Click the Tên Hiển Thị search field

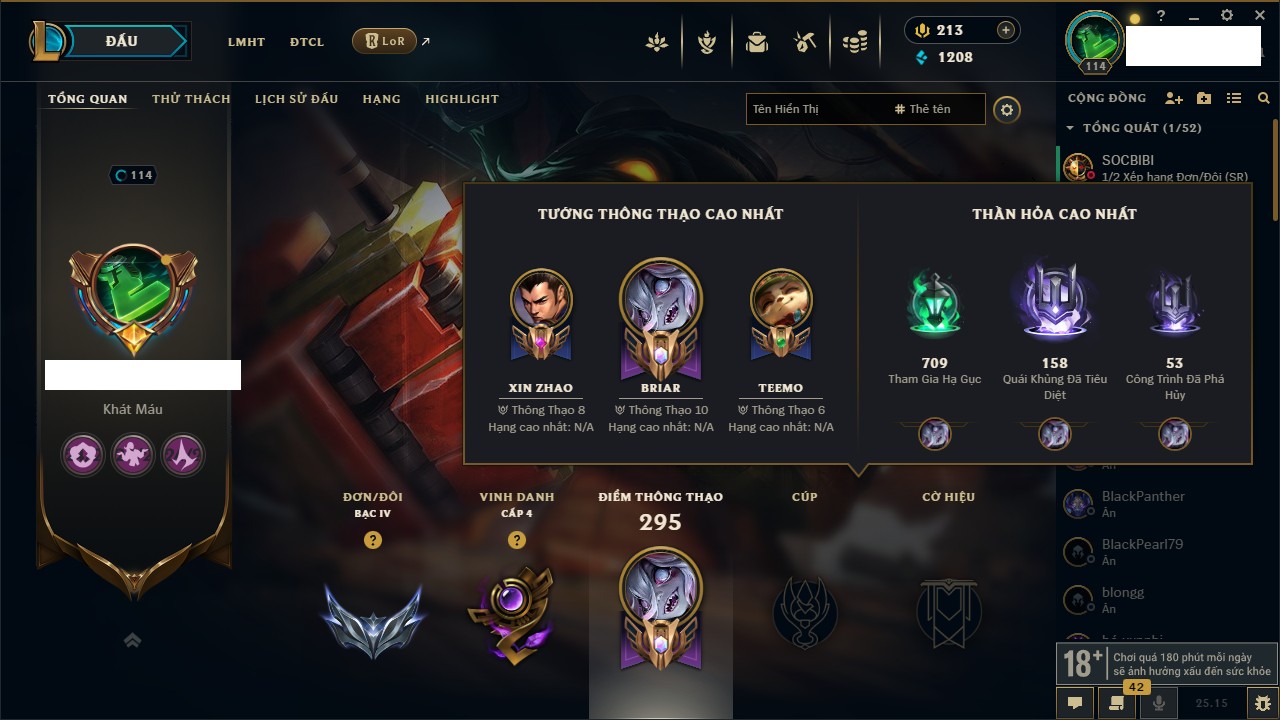click(x=815, y=109)
